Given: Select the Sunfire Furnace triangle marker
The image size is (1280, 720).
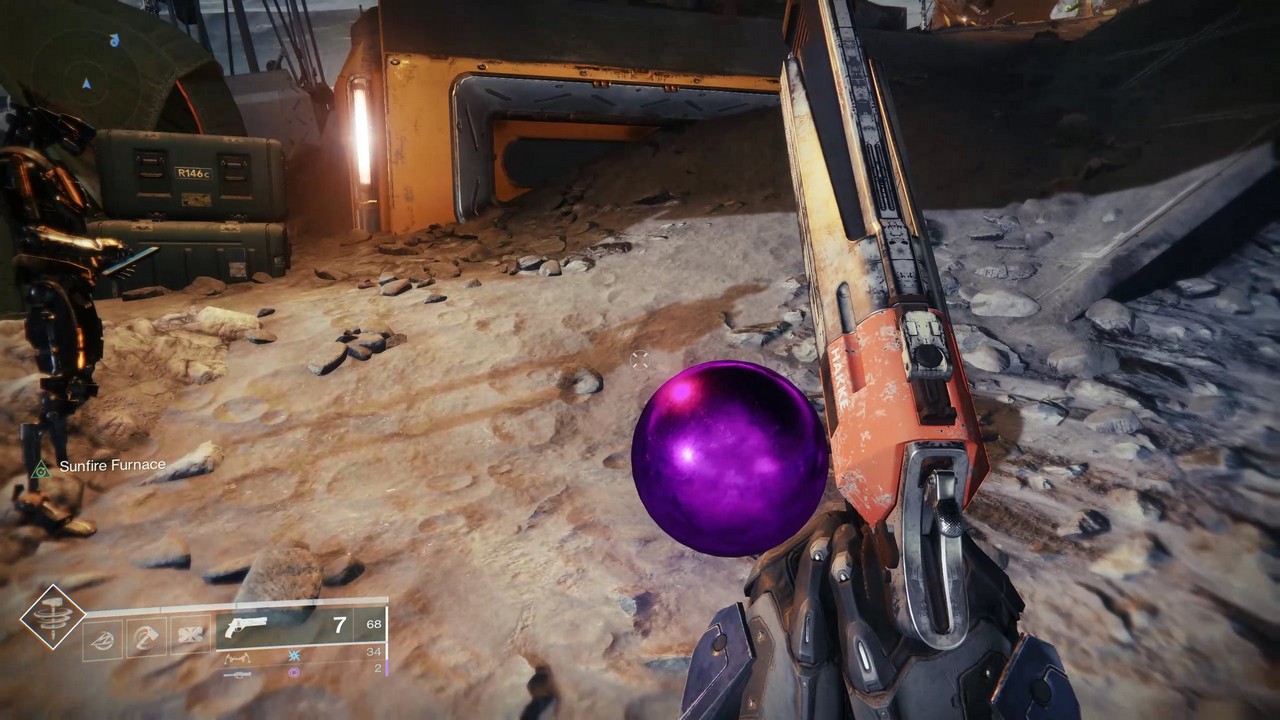Looking at the screenshot, I should (x=40, y=468).
